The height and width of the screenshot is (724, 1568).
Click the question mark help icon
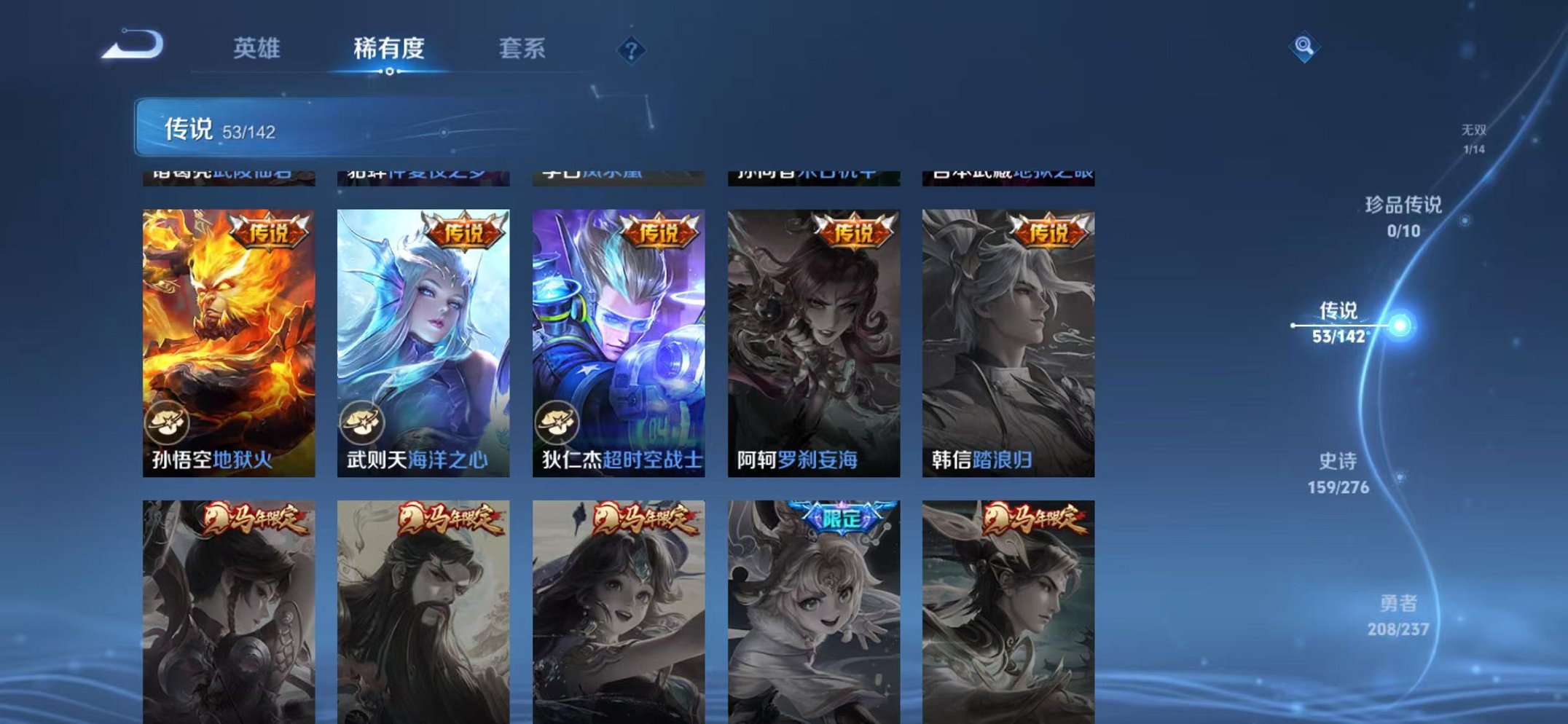pyautogui.click(x=631, y=51)
